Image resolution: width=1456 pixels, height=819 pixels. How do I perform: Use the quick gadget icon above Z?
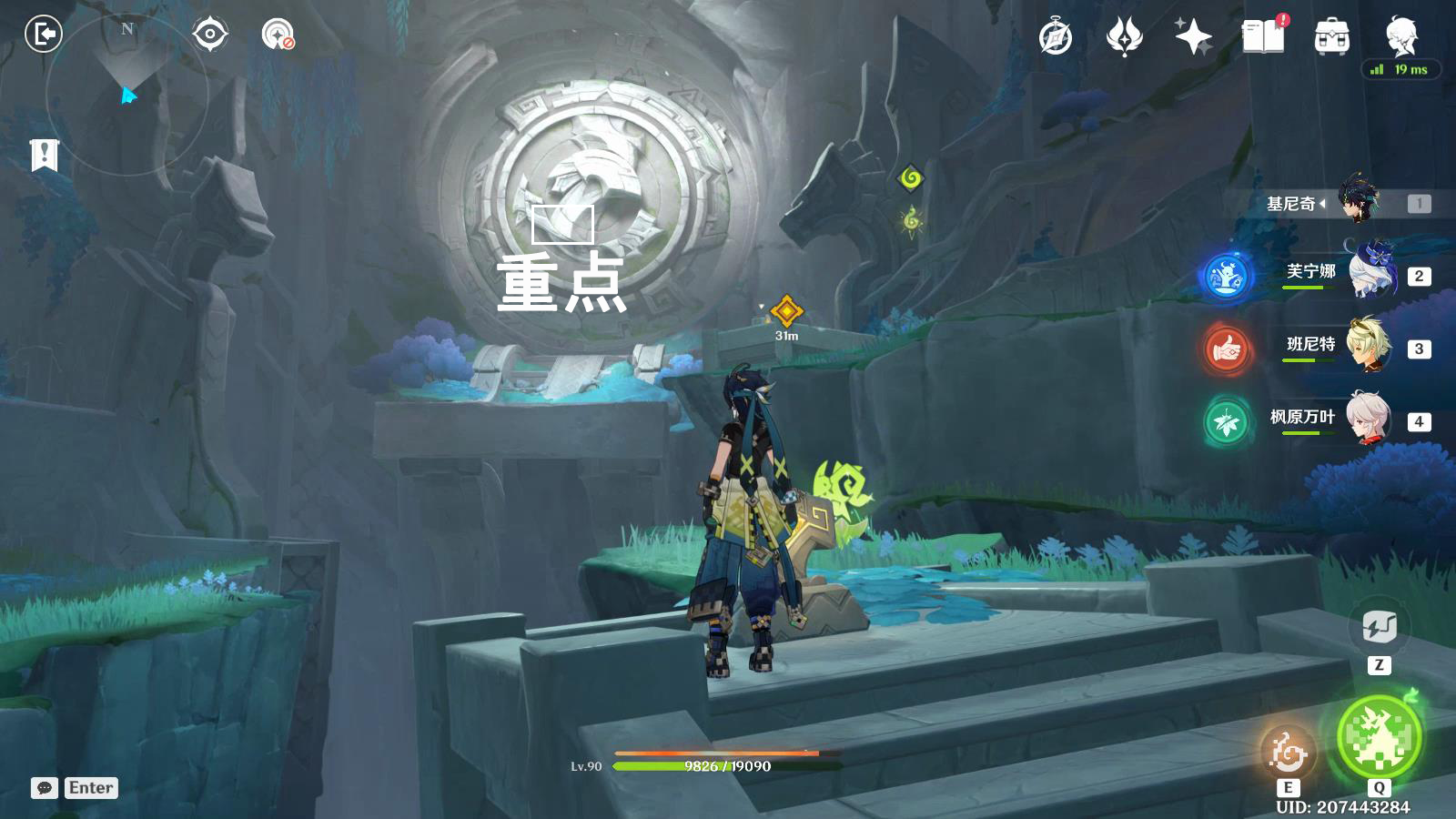[1379, 627]
